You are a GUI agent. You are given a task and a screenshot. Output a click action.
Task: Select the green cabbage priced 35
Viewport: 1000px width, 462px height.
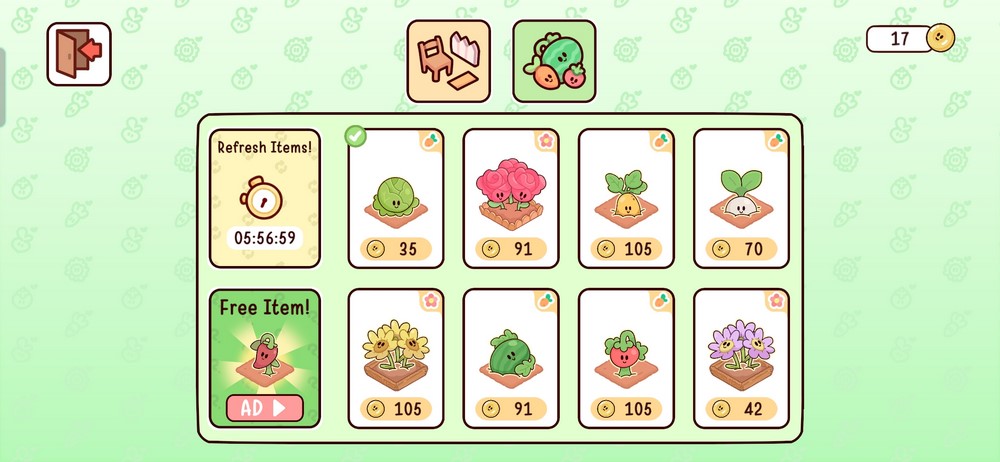click(395, 198)
